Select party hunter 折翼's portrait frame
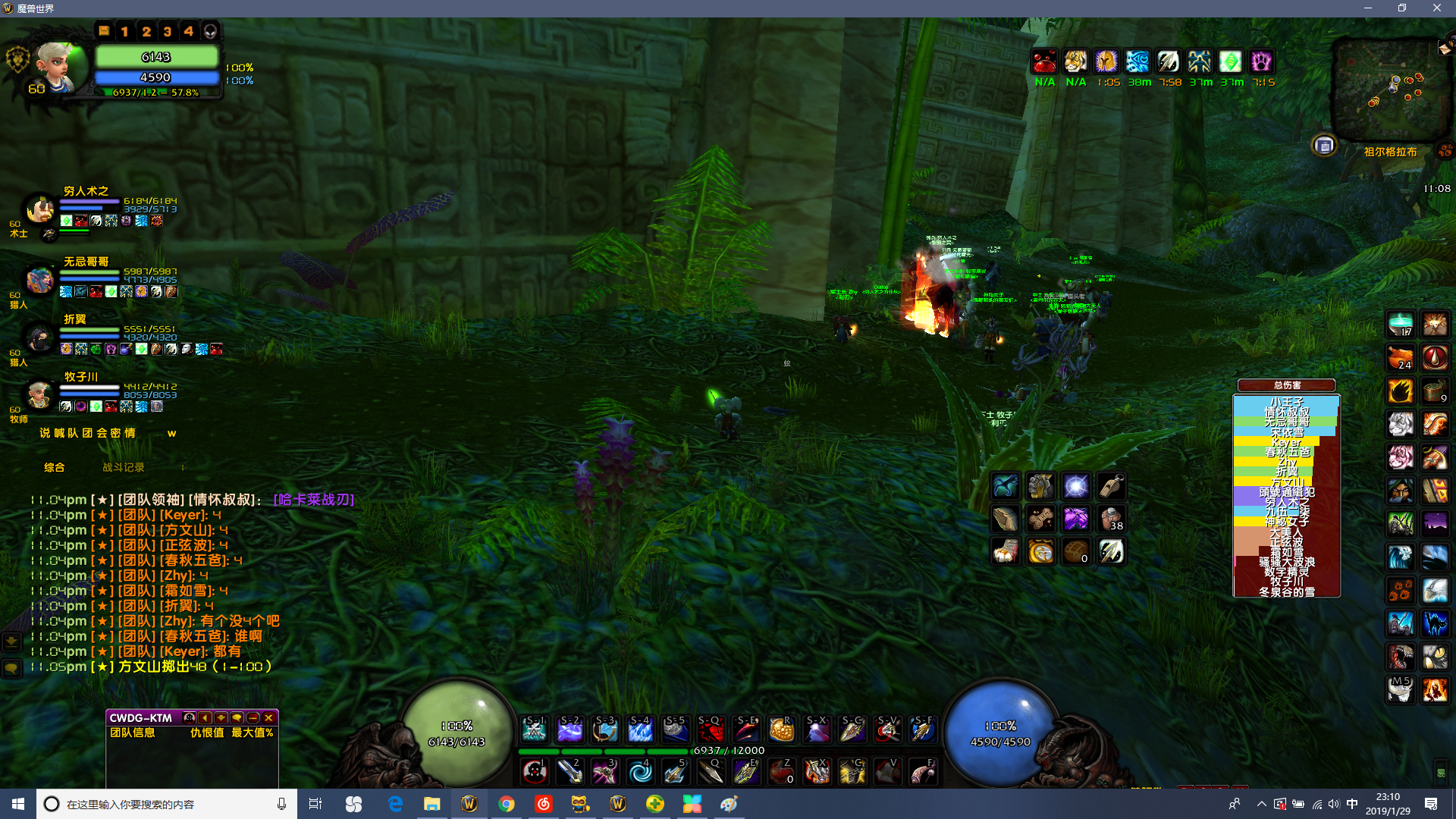The image size is (1456, 819). tap(39, 337)
